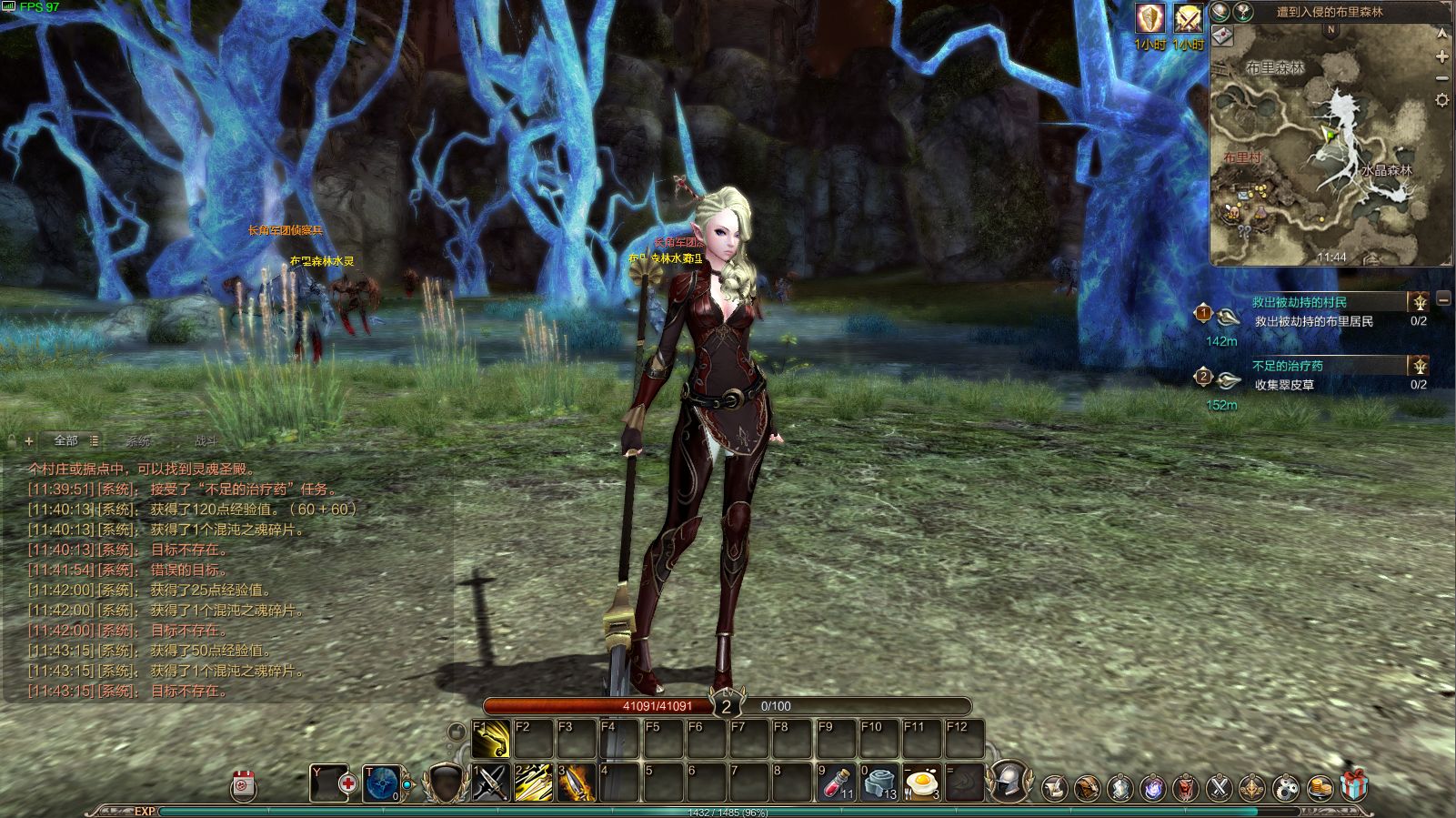
Task: Open the gift box icon
Action: pos(1353,786)
